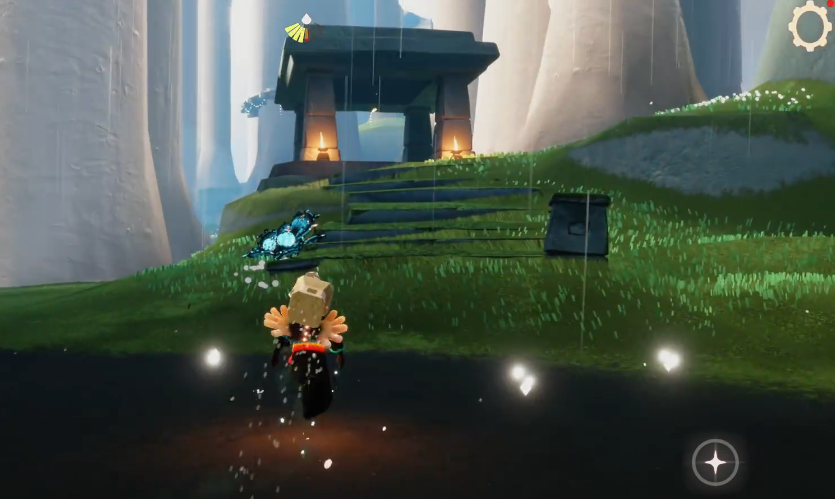Viewport: 835px width, 499px height.
Task: Open the gear settings menu
Action: 810,26
